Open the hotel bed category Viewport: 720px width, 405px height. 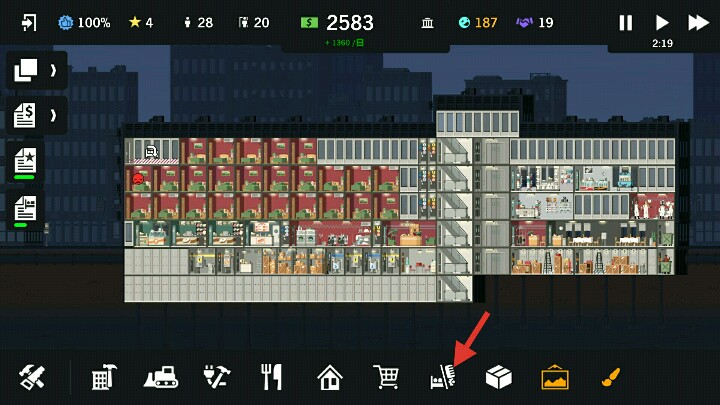click(x=442, y=377)
